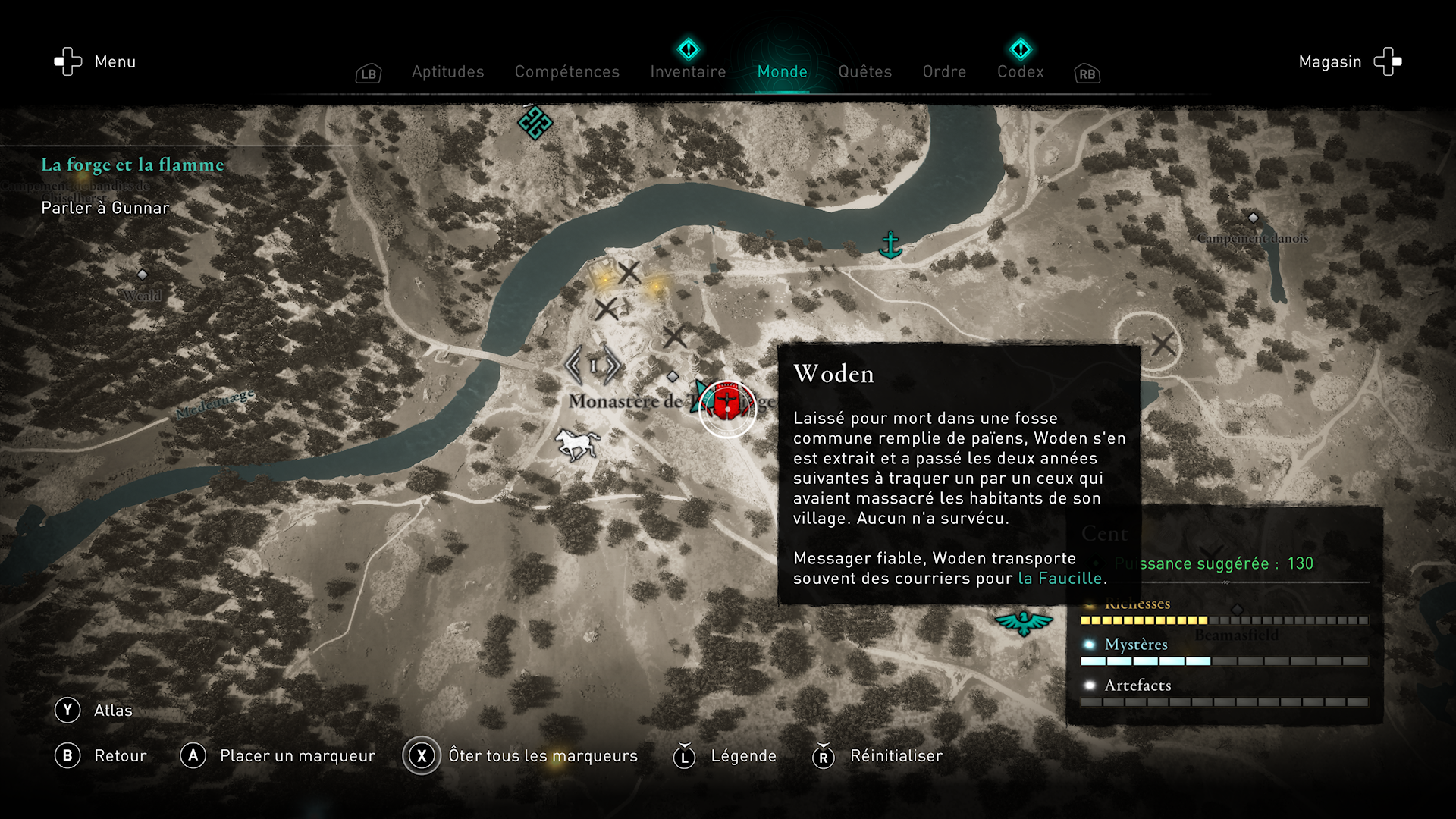Show the Codex tab
Screen dimensions: 1456x819
coord(1020,72)
